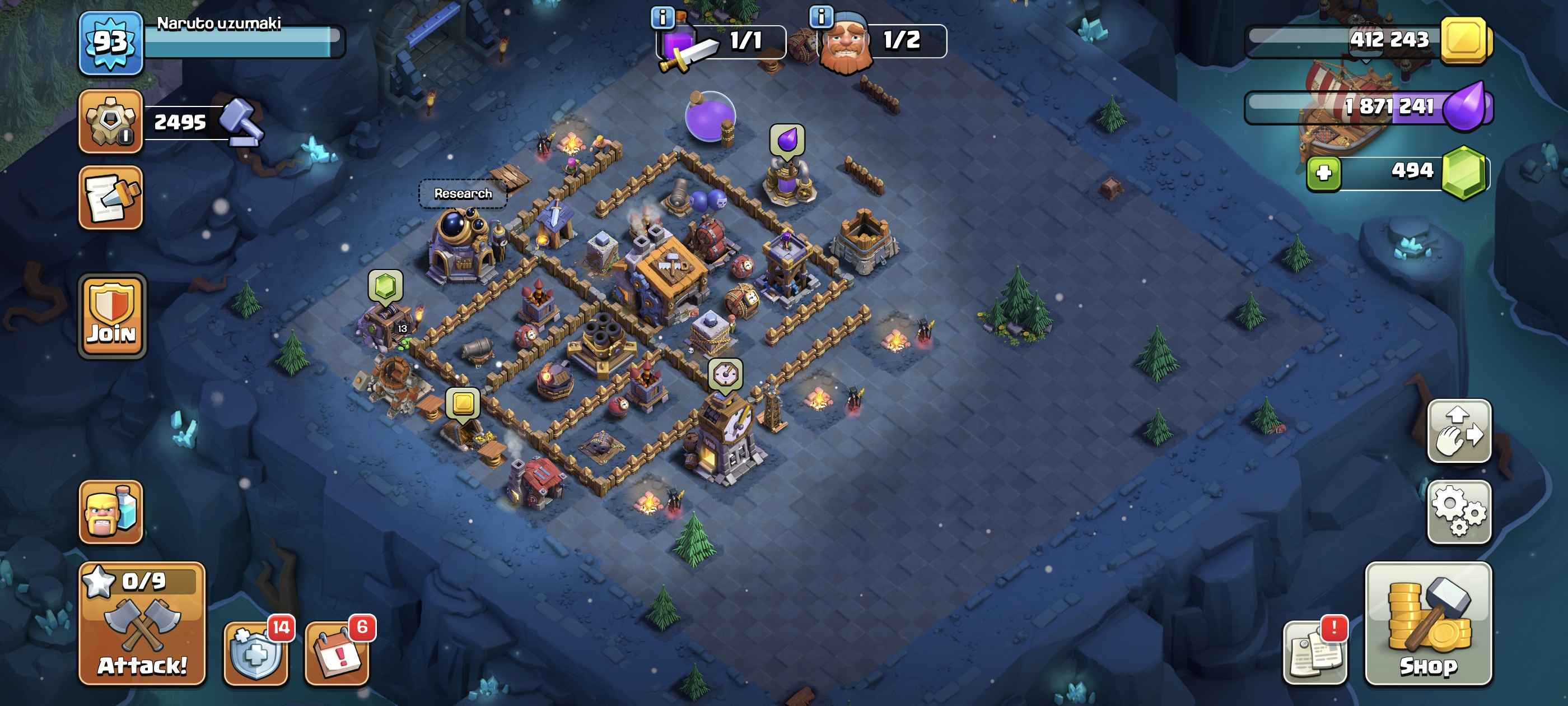Screen dimensions: 1568x706
Task: Tap the Research label on the laboratory
Action: click(463, 194)
